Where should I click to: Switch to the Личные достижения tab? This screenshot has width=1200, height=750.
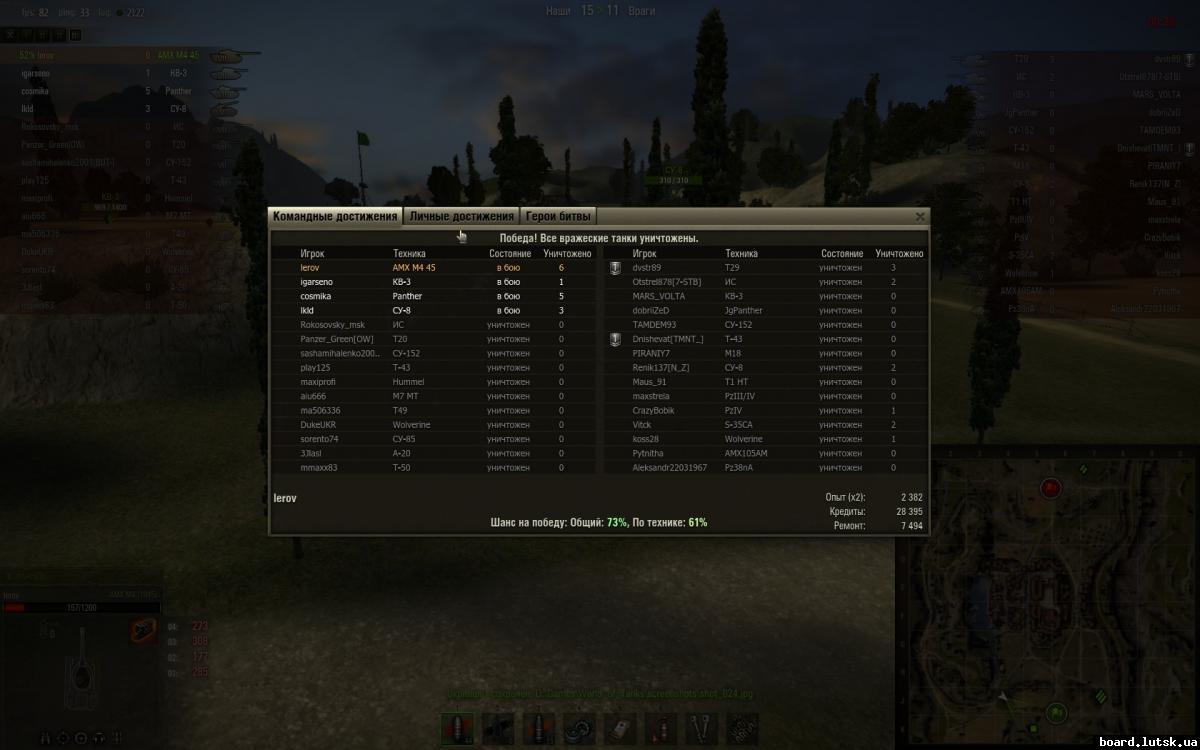pyautogui.click(x=461, y=216)
